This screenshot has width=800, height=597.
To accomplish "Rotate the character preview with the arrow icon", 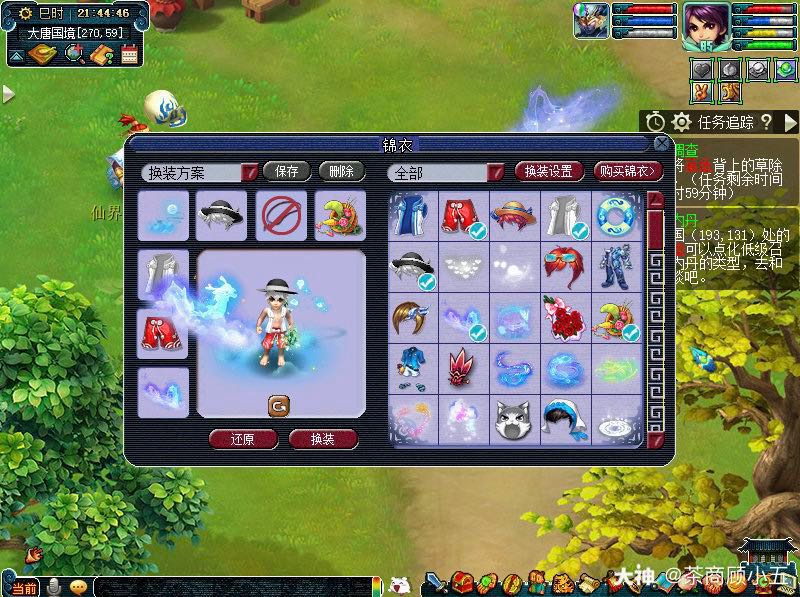I will (279, 405).
